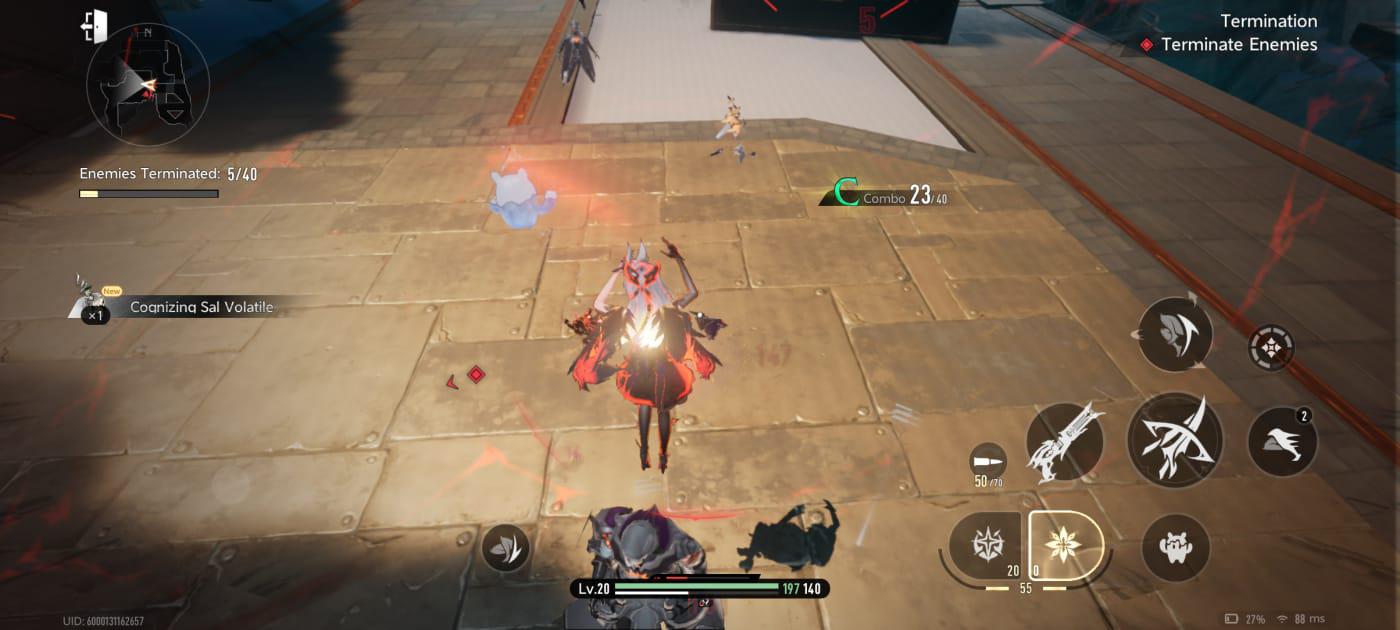
Task: Use the highlighted flower ultimate skill
Action: [x=1064, y=545]
